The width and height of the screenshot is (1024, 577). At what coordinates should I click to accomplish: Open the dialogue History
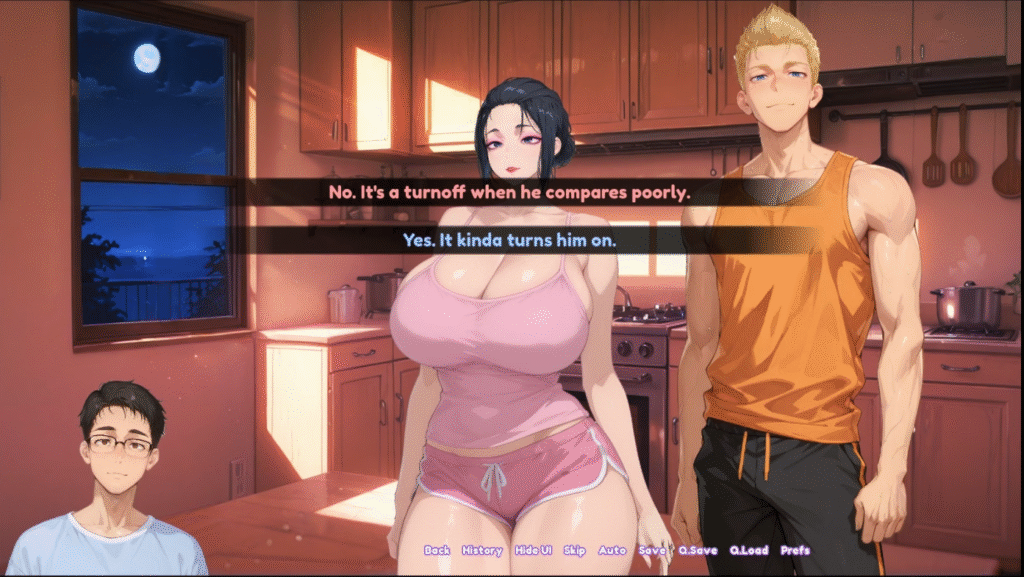(x=482, y=550)
